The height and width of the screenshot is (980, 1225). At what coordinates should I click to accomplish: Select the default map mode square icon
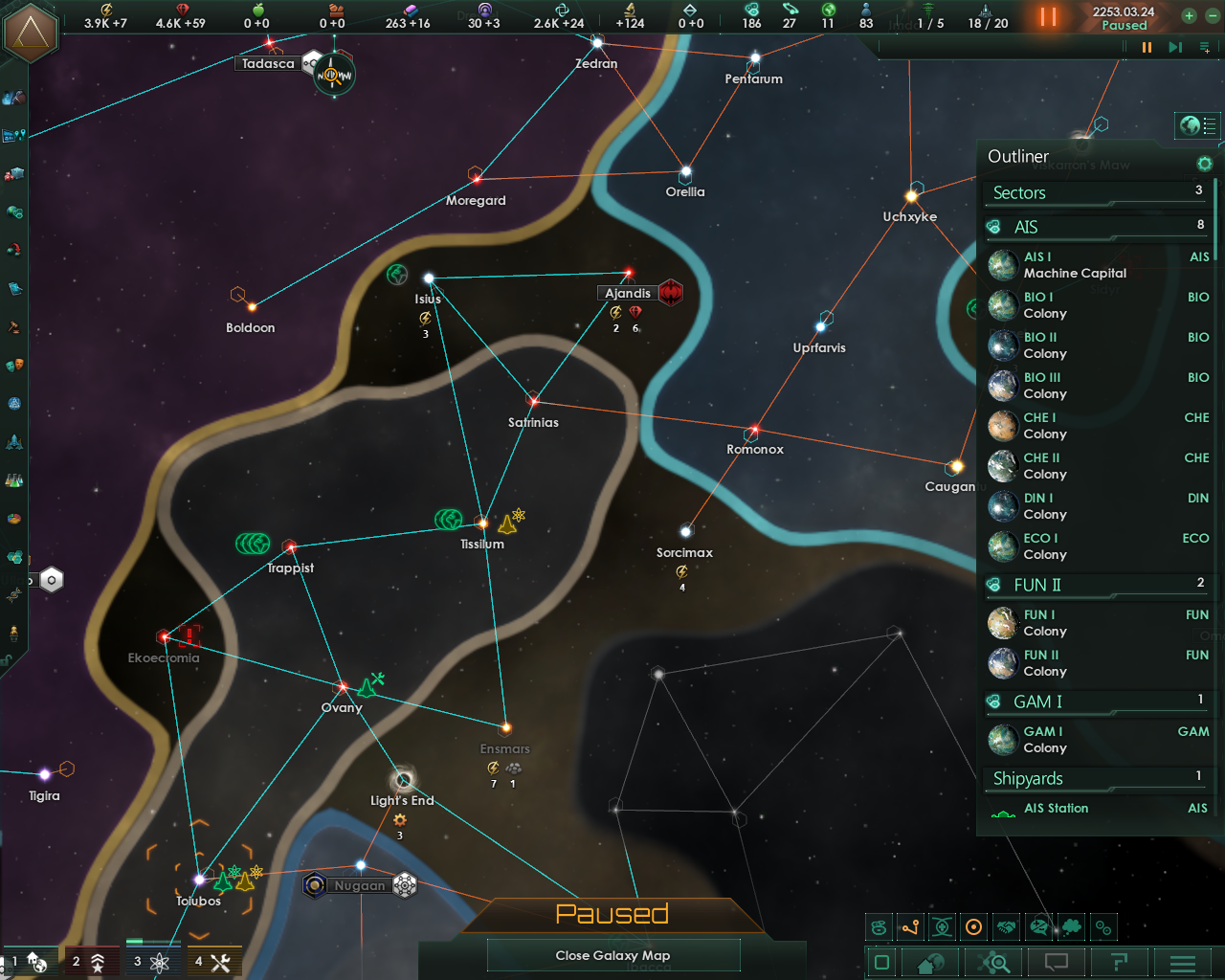[880, 962]
